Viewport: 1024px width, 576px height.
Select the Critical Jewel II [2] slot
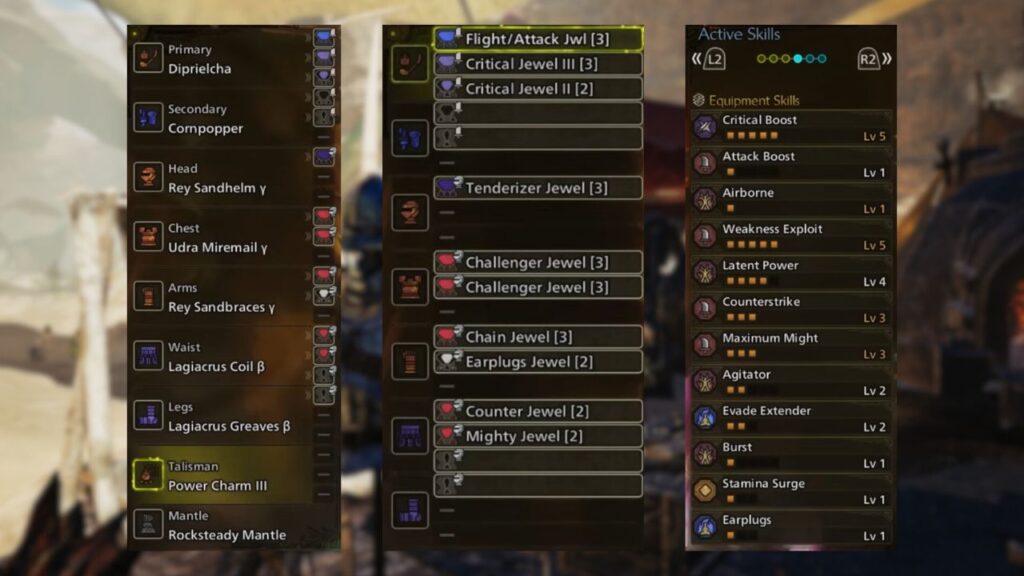pyautogui.click(x=538, y=89)
